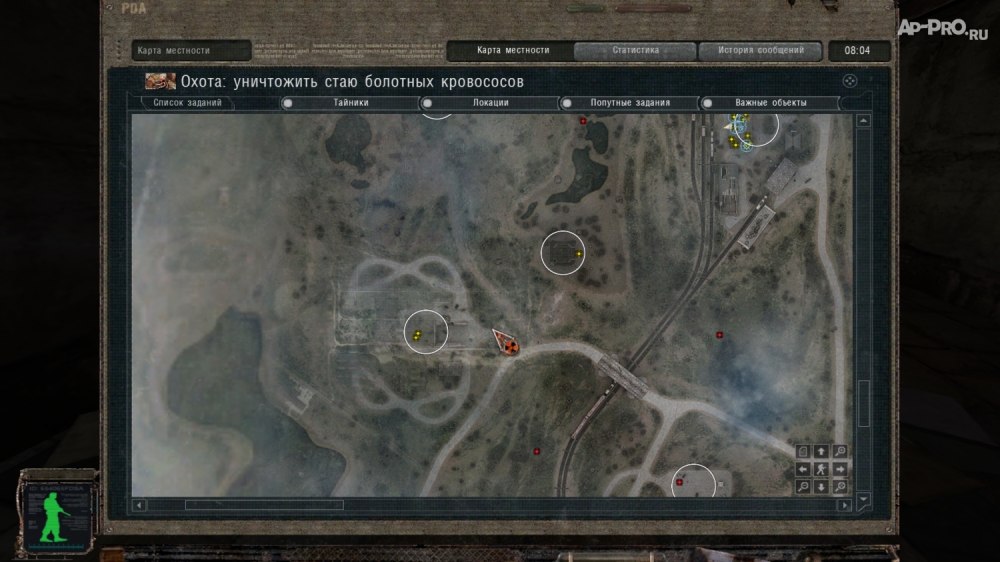The image size is (1000, 562).
Task: Pan the map left with the arrow button
Action: 803,469
